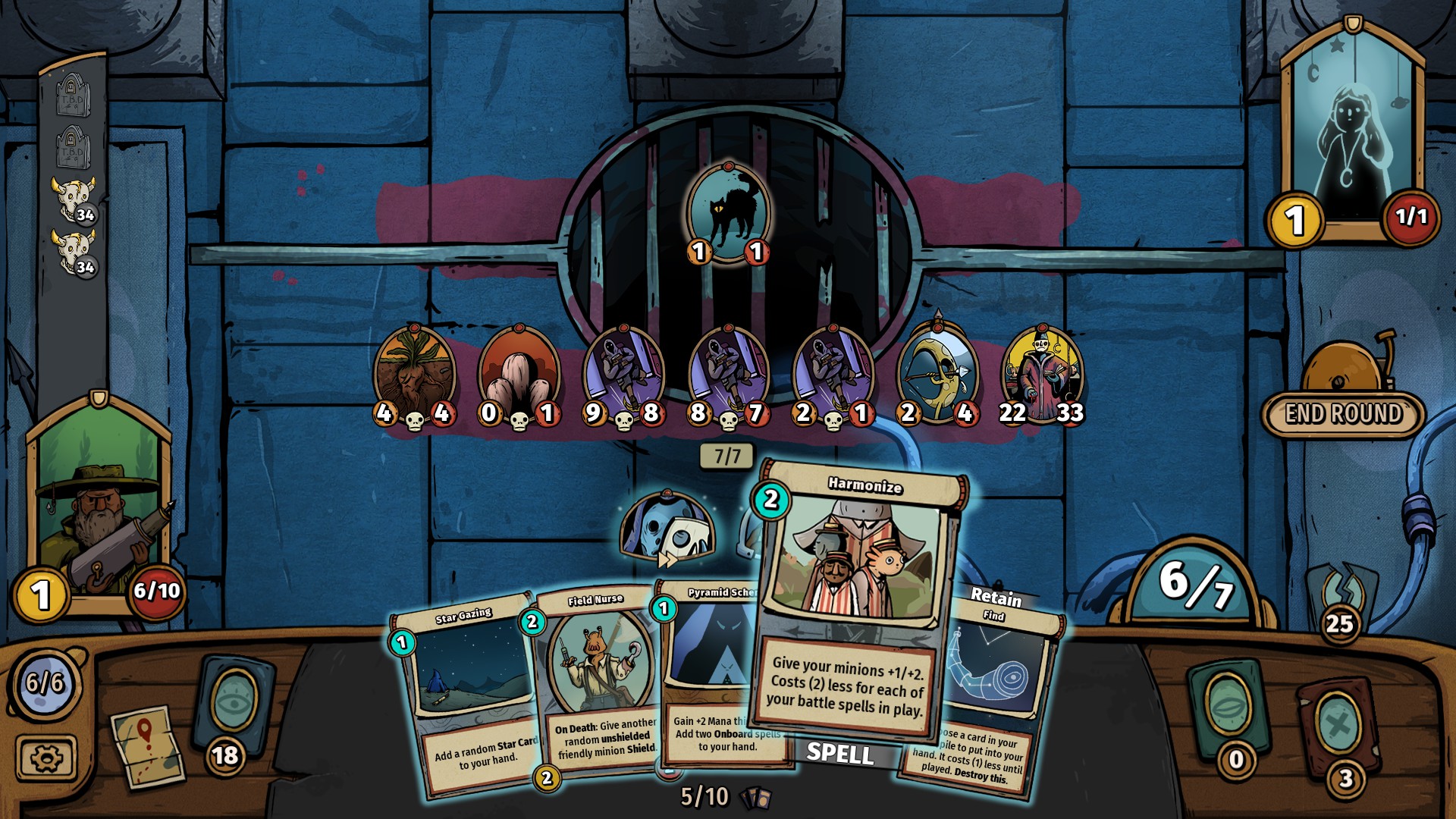This screenshot has height=819, width=1456.
Task: View the draw pile with 18 cards
Action: [234, 705]
